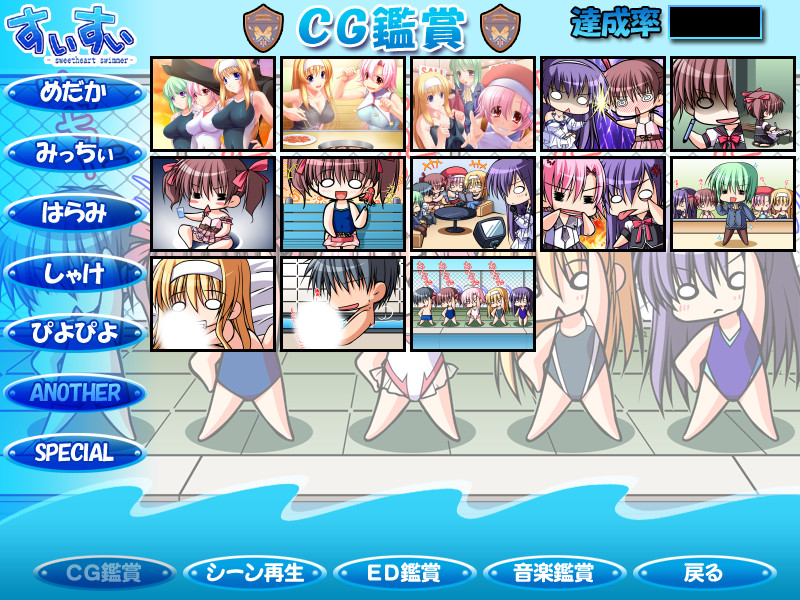View the poolside lineup by fence thumbnail
Viewport: 800px width, 600px height.
tap(473, 304)
